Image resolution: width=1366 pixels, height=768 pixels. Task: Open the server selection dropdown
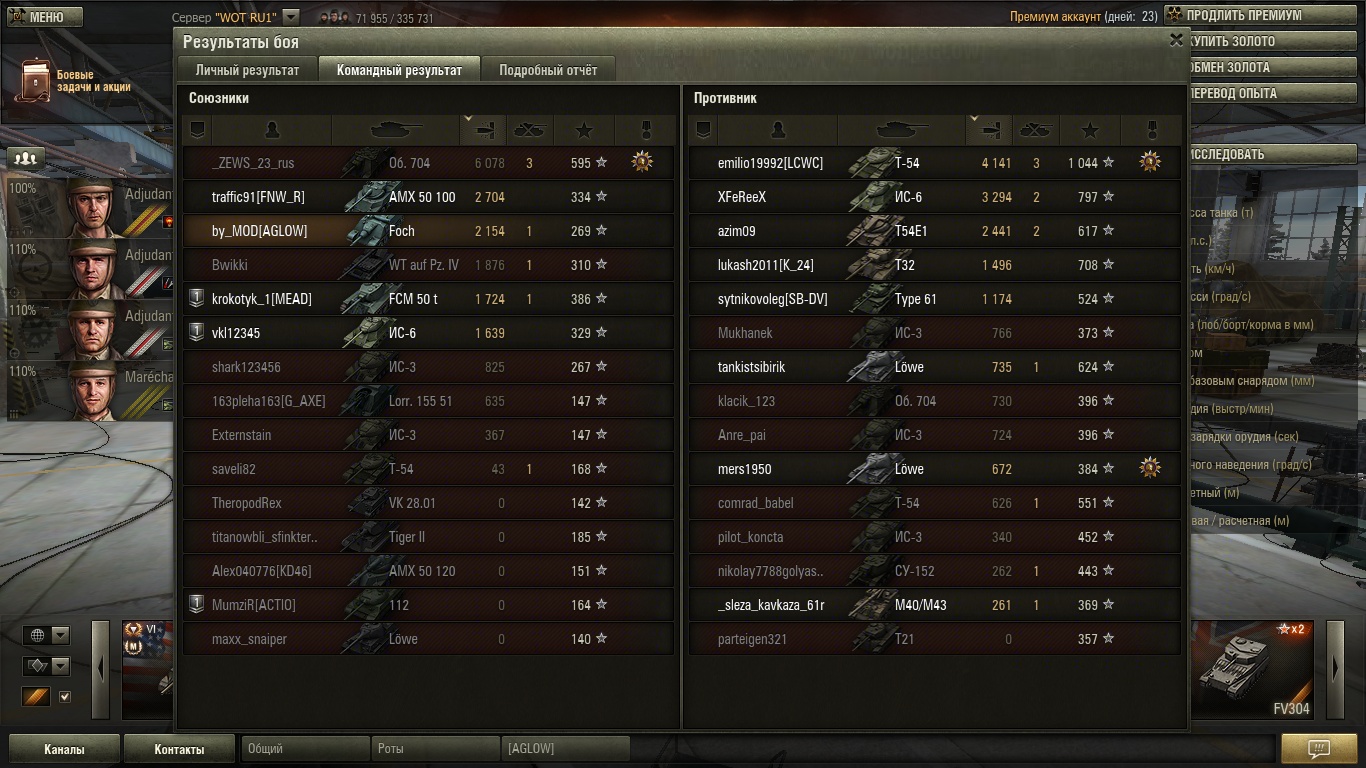[290, 17]
